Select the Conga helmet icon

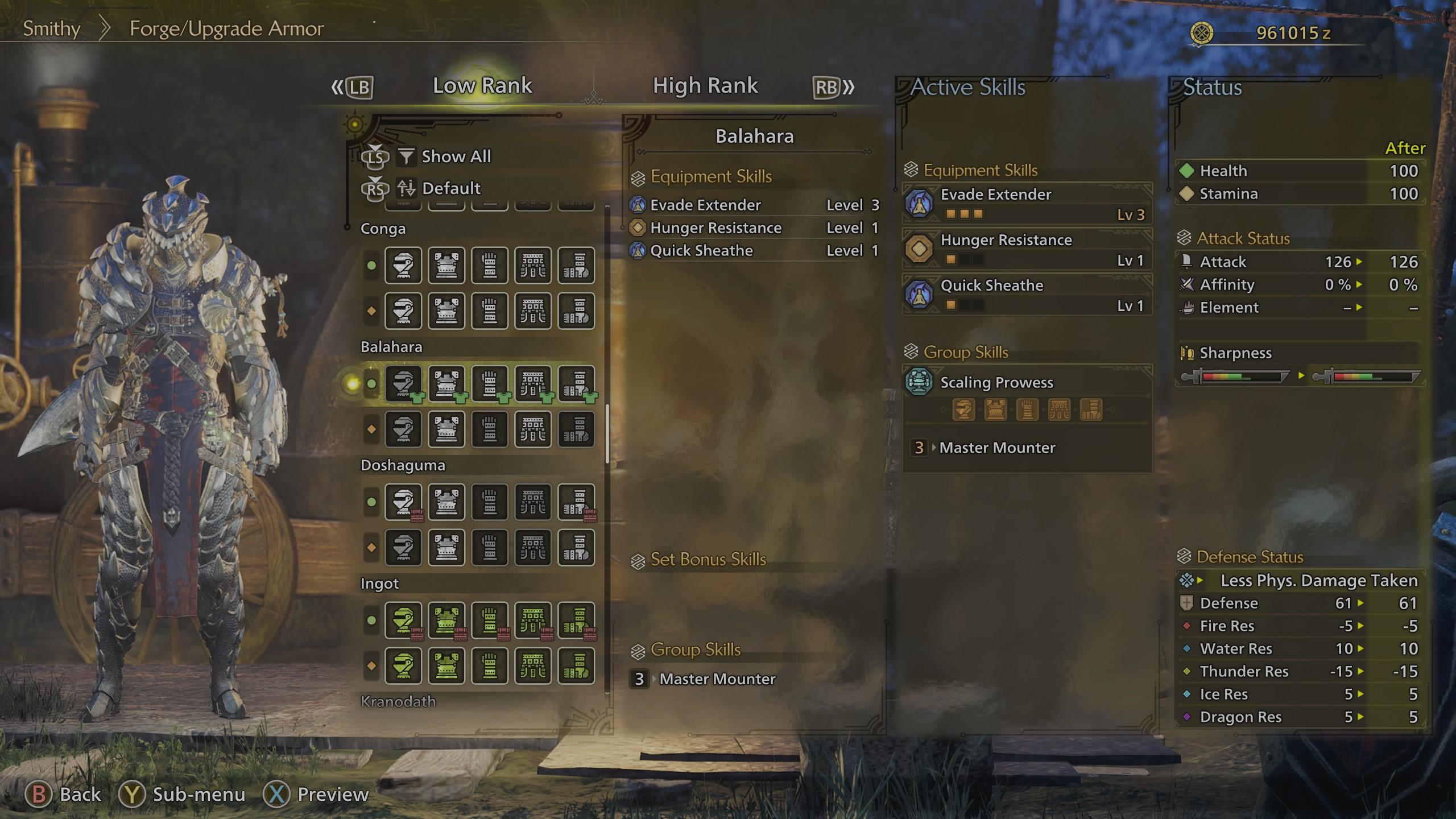[404, 266]
